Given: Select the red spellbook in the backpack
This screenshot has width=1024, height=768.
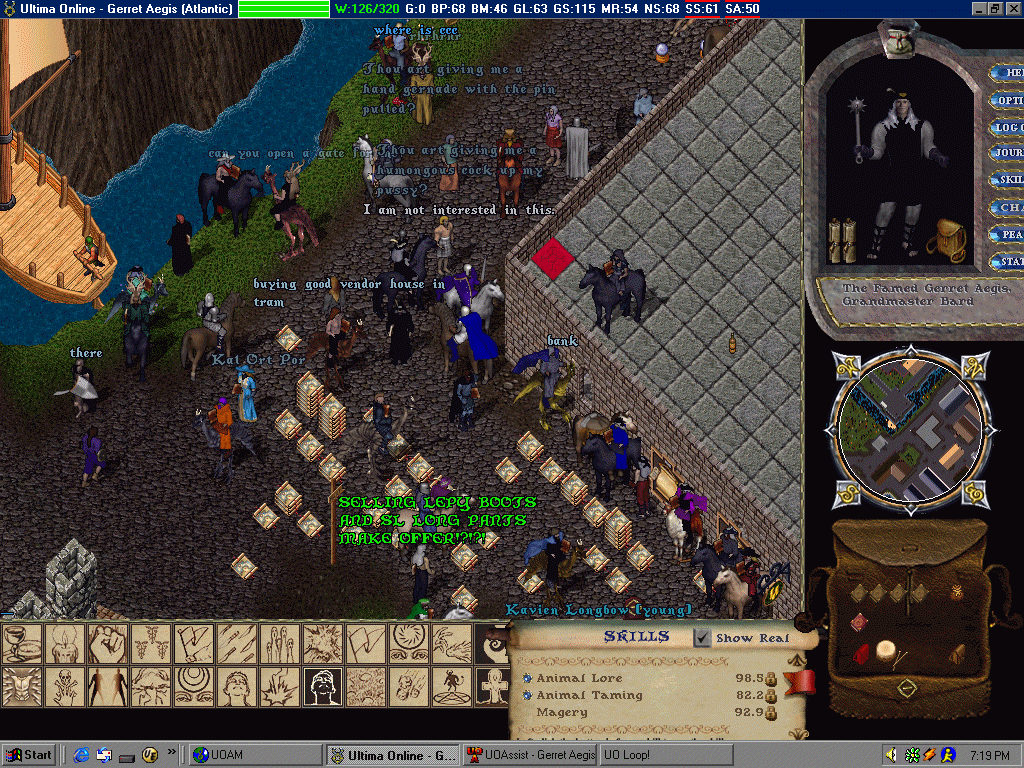Looking at the screenshot, I should (858, 623).
